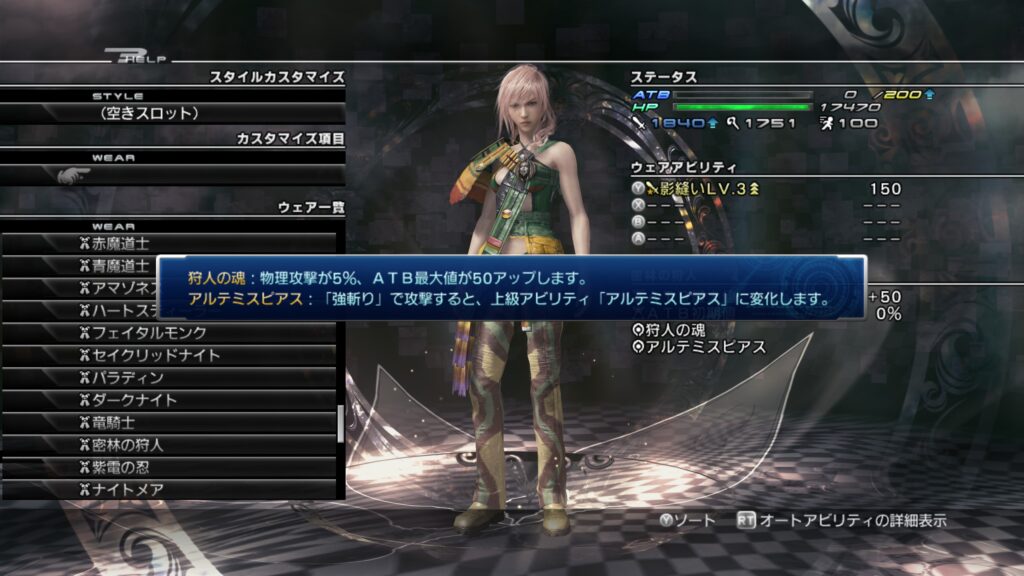1024x576 pixels.
Task: Choose the セイクリッドナイト wear
Action: tap(170, 355)
